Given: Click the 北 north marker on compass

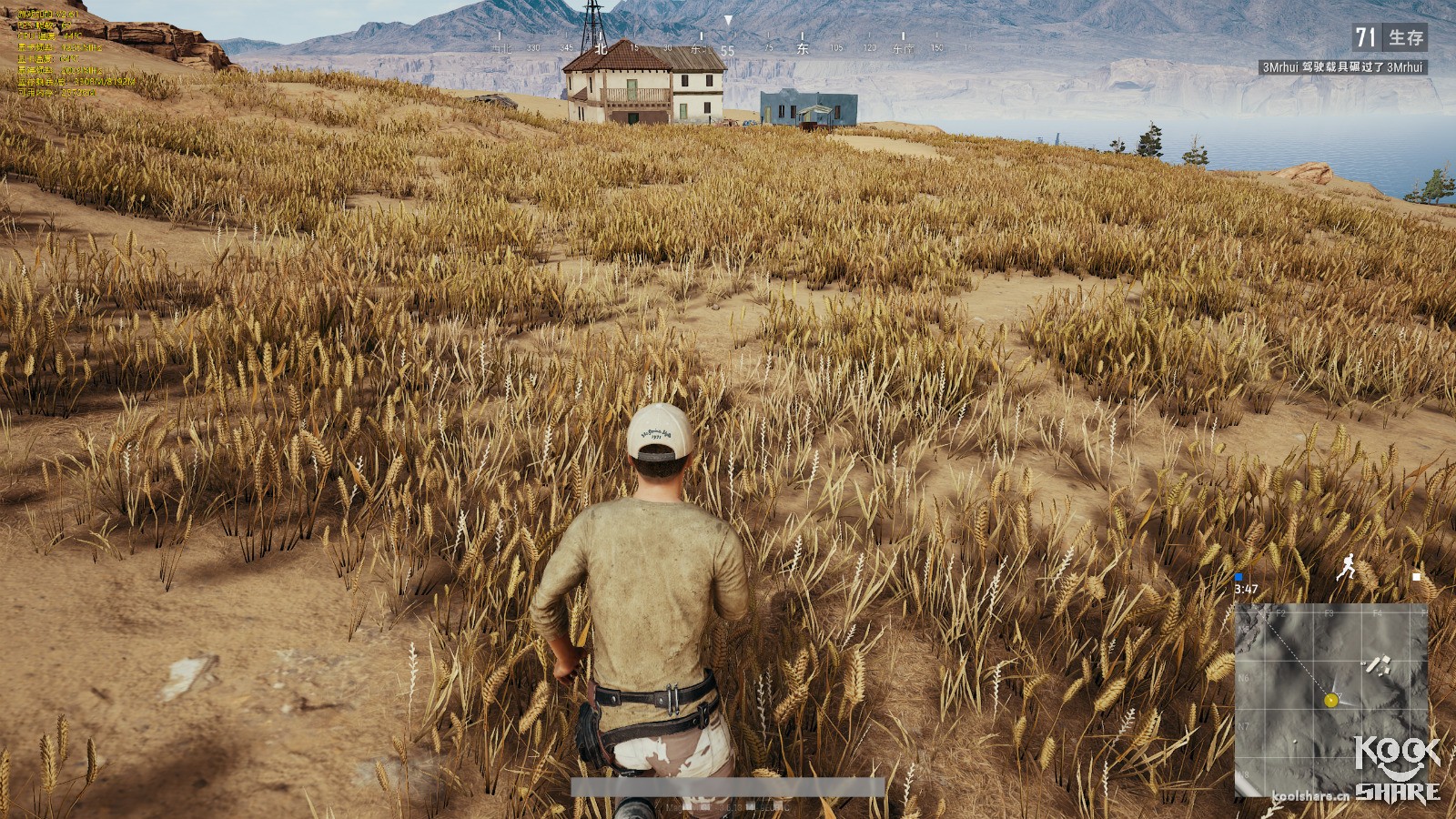Looking at the screenshot, I should click(x=601, y=49).
